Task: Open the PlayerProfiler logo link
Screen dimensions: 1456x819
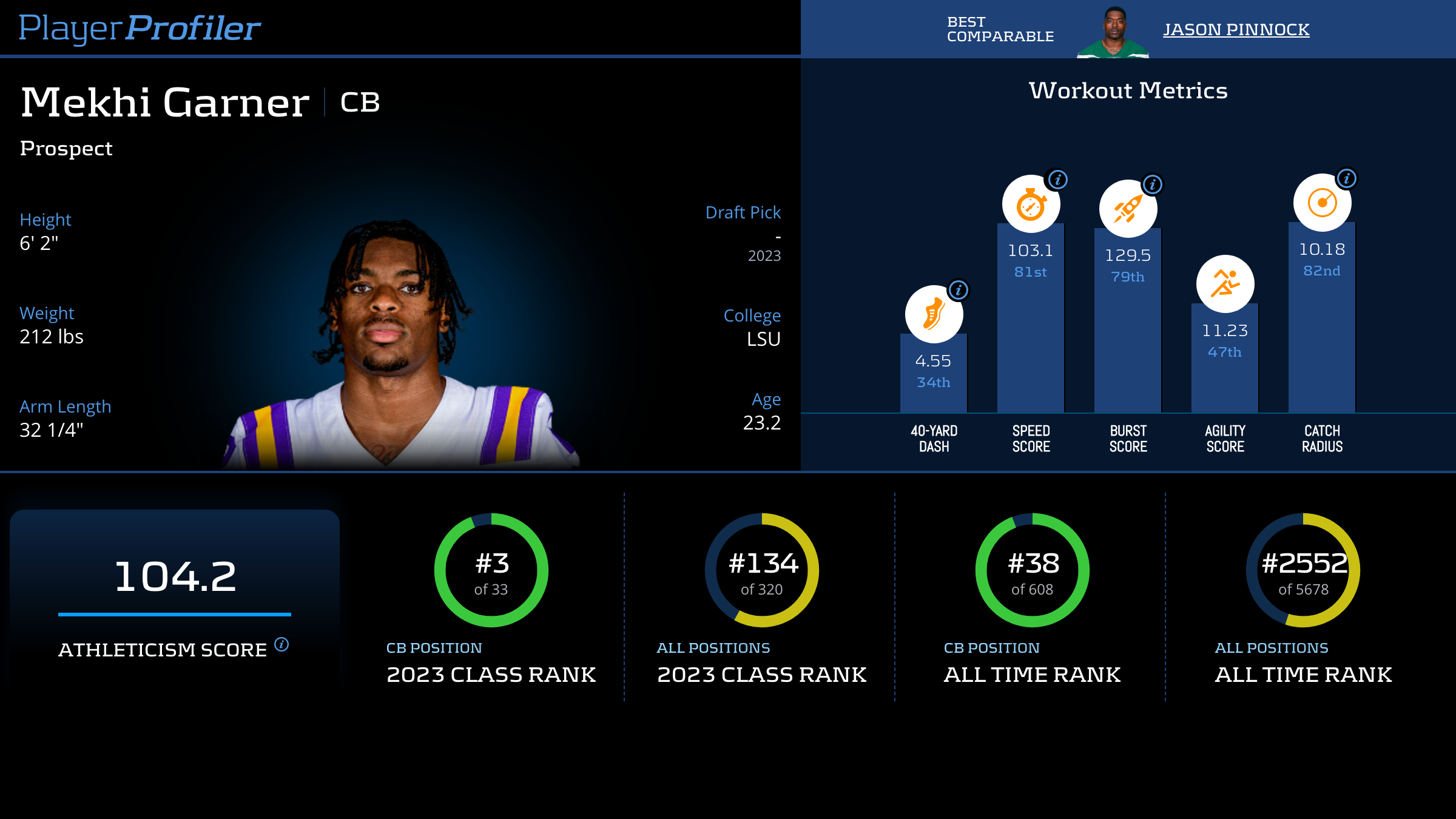Action: pos(140,28)
